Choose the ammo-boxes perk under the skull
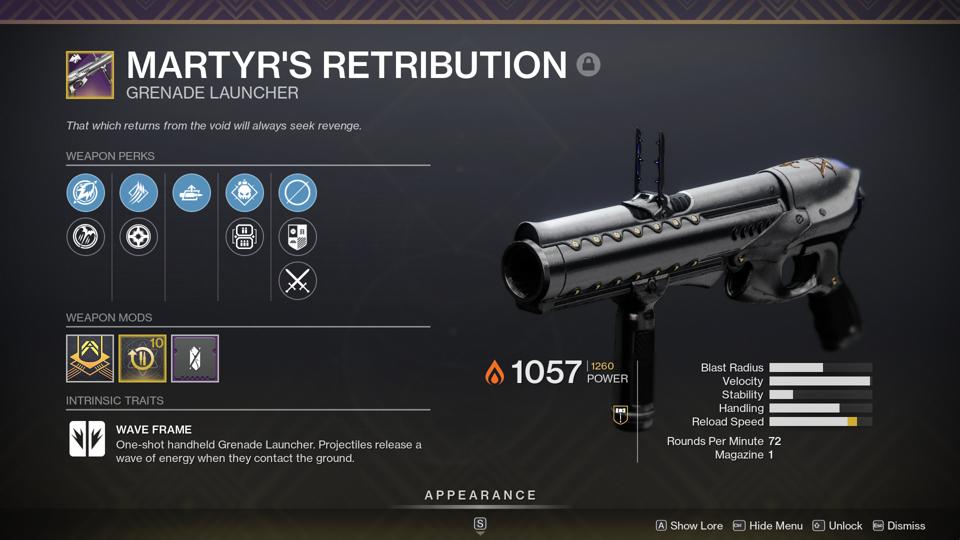 point(245,237)
